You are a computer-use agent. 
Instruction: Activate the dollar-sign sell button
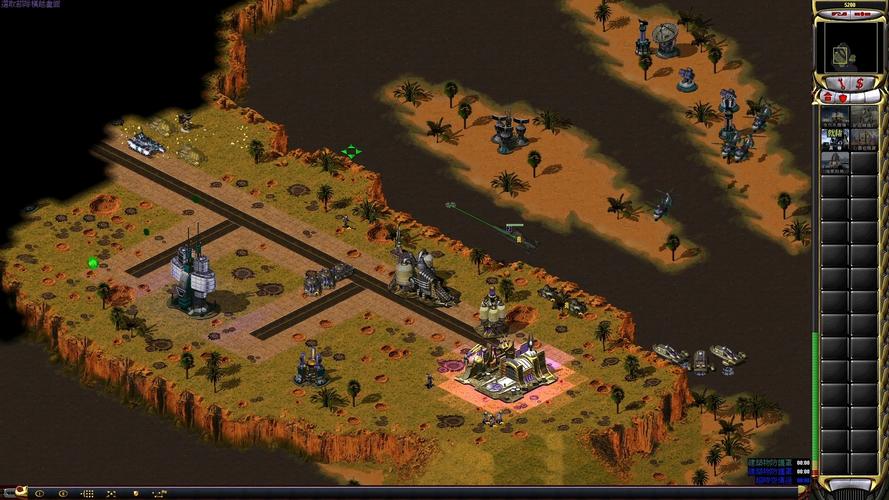tap(858, 81)
